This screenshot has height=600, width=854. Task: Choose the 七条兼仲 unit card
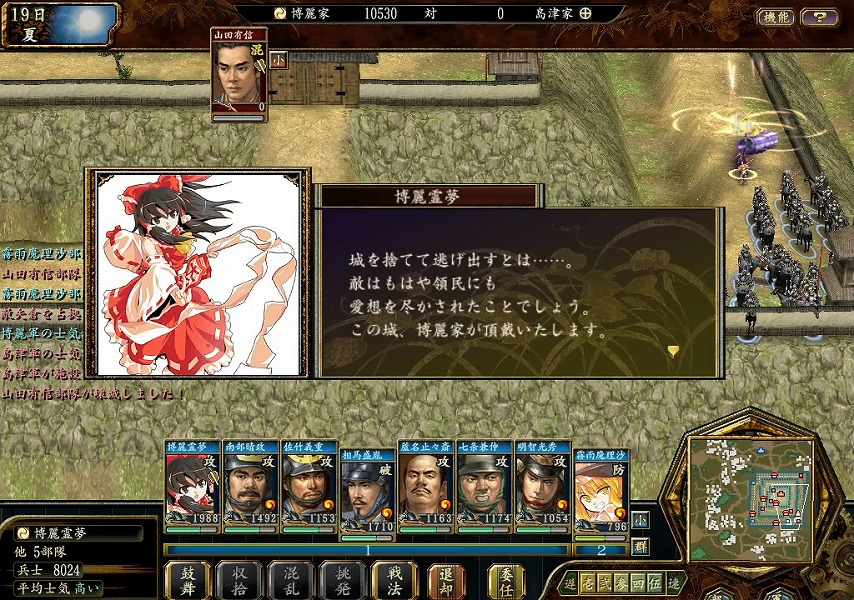click(x=485, y=484)
